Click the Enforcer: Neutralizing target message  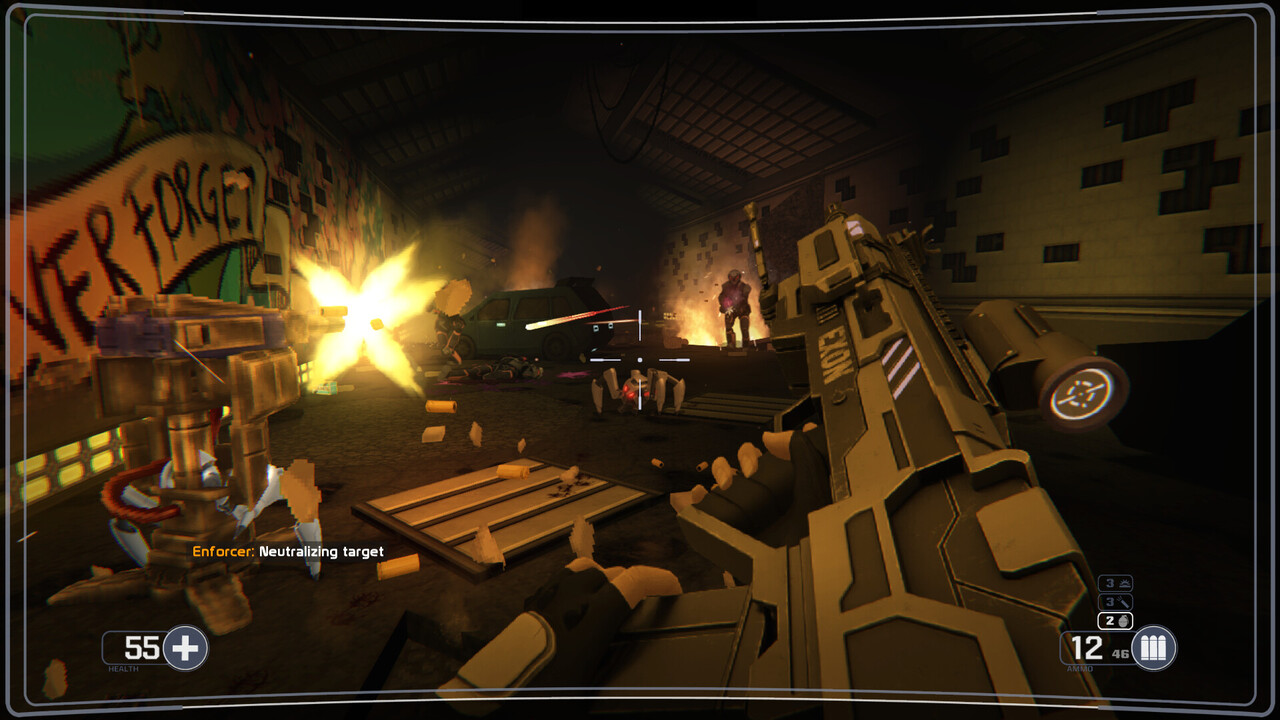point(290,551)
